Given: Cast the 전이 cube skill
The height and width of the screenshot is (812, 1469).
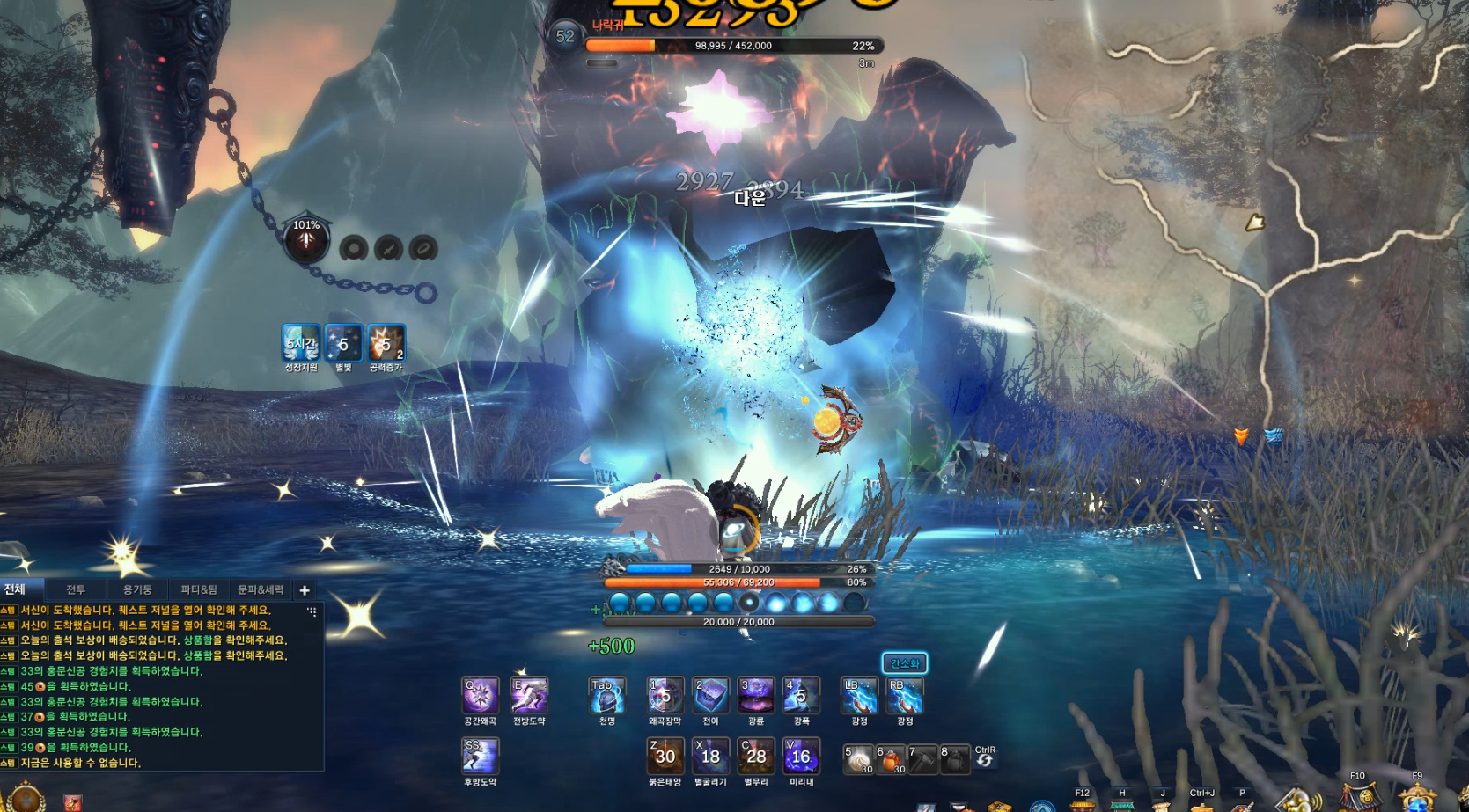Looking at the screenshot, I should [710, 696].
